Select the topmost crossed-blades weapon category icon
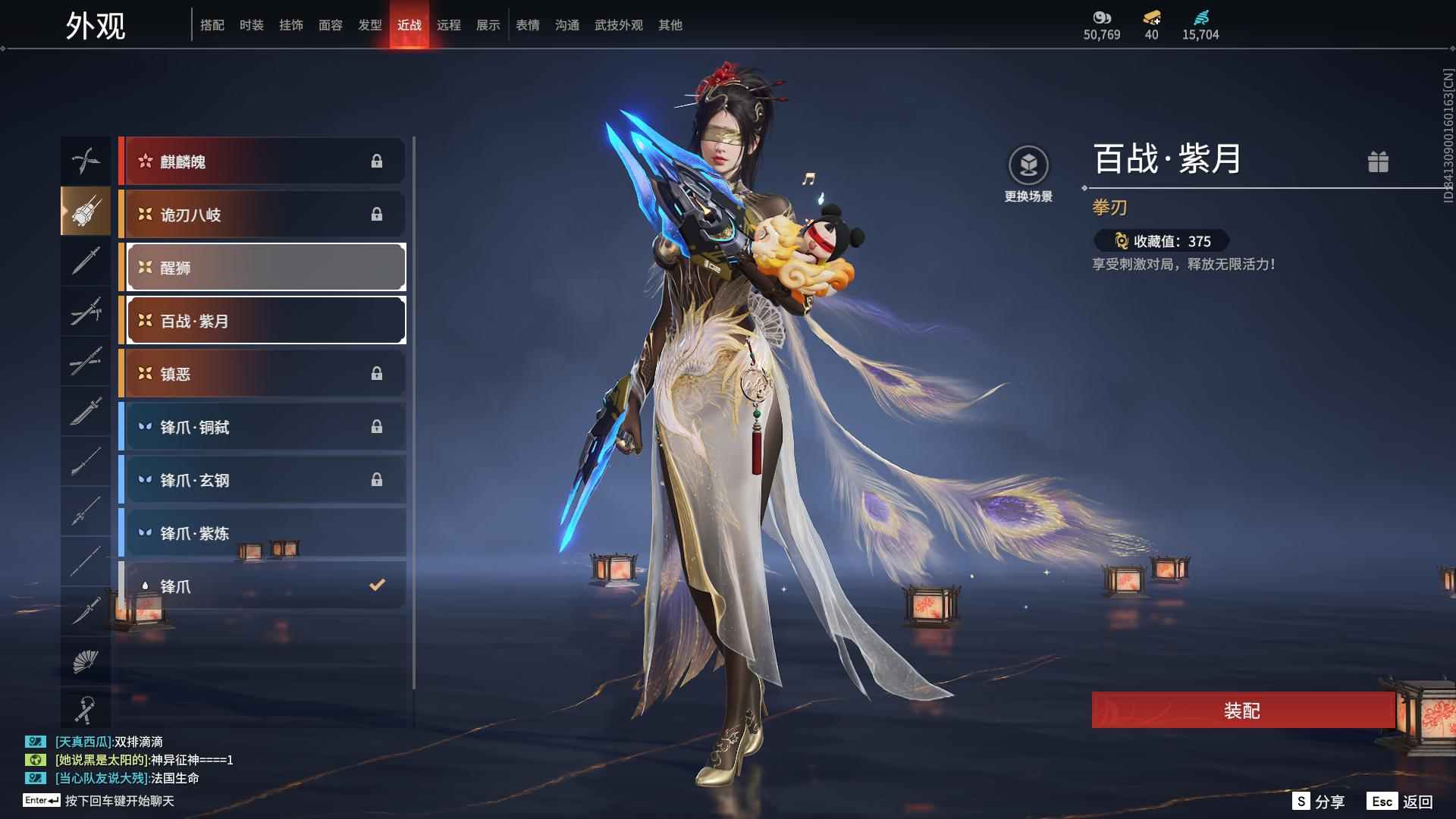Image resolution: width=1456 pixels, height=819 pixels. (x=86, y=161)
